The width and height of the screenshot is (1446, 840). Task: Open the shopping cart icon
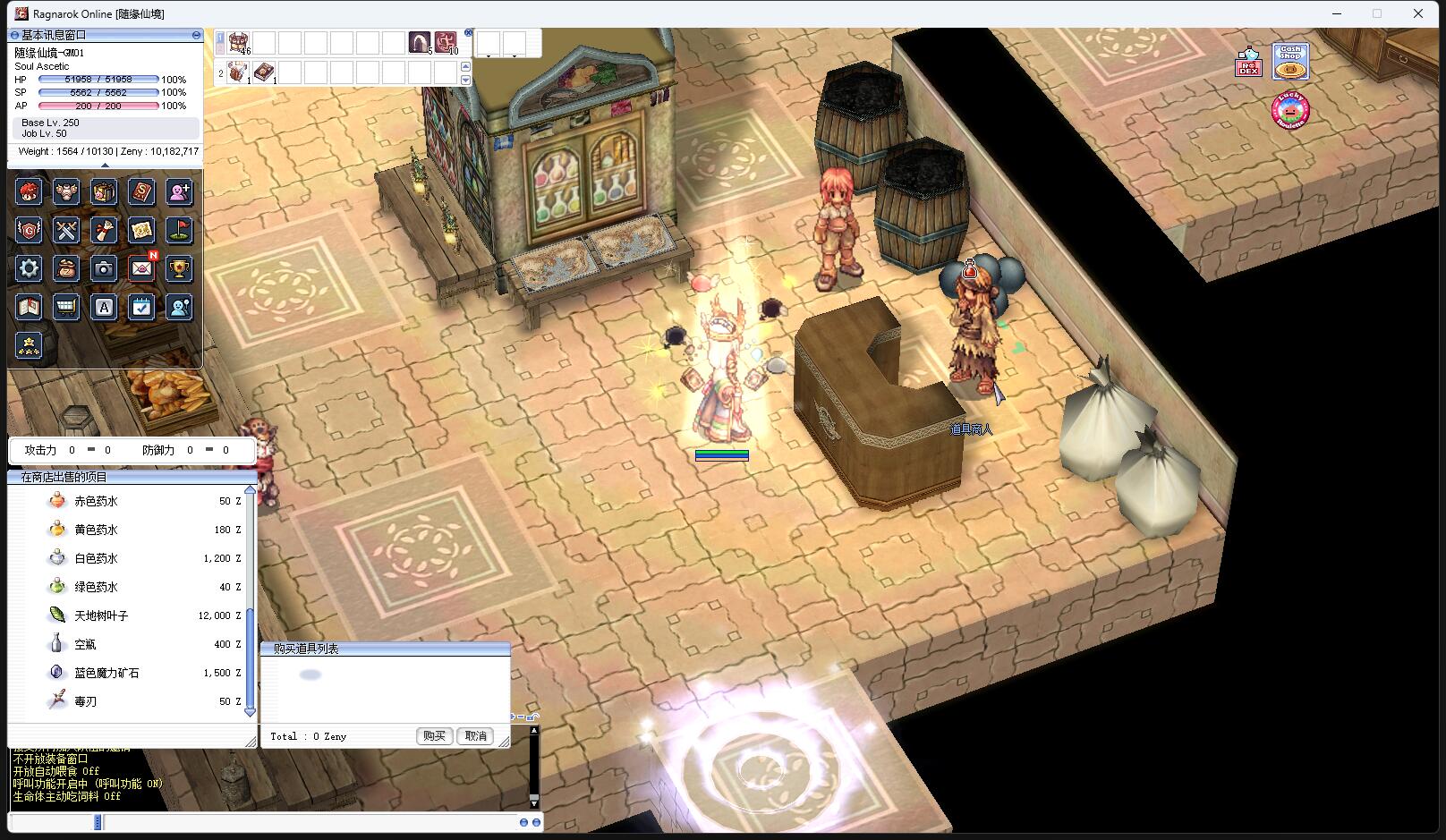(x=66, y=307)
